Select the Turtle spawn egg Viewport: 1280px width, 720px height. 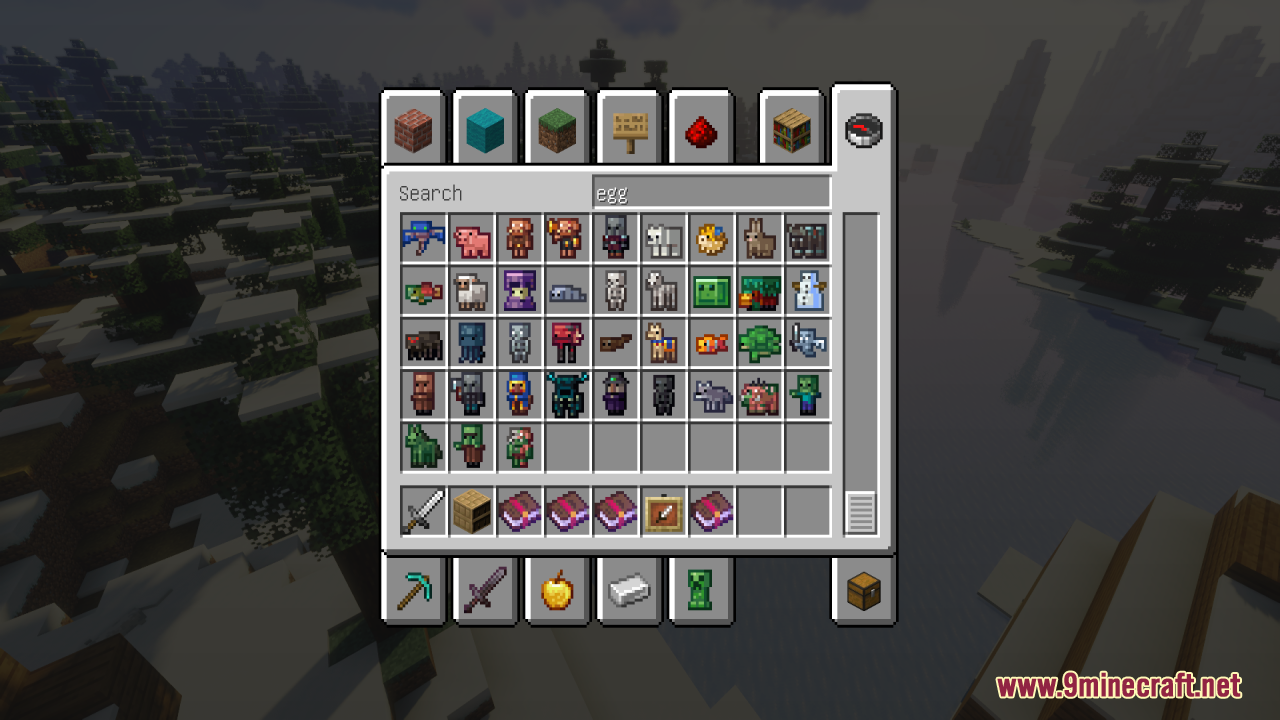click(x=759, y=342)
